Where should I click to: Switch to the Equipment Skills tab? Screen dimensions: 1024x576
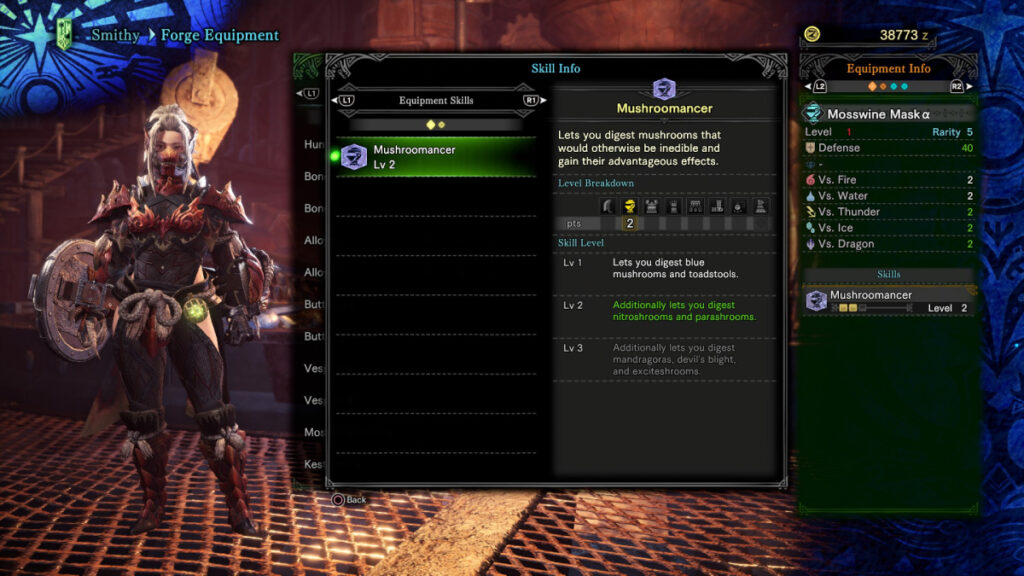(x=436, y=100)
